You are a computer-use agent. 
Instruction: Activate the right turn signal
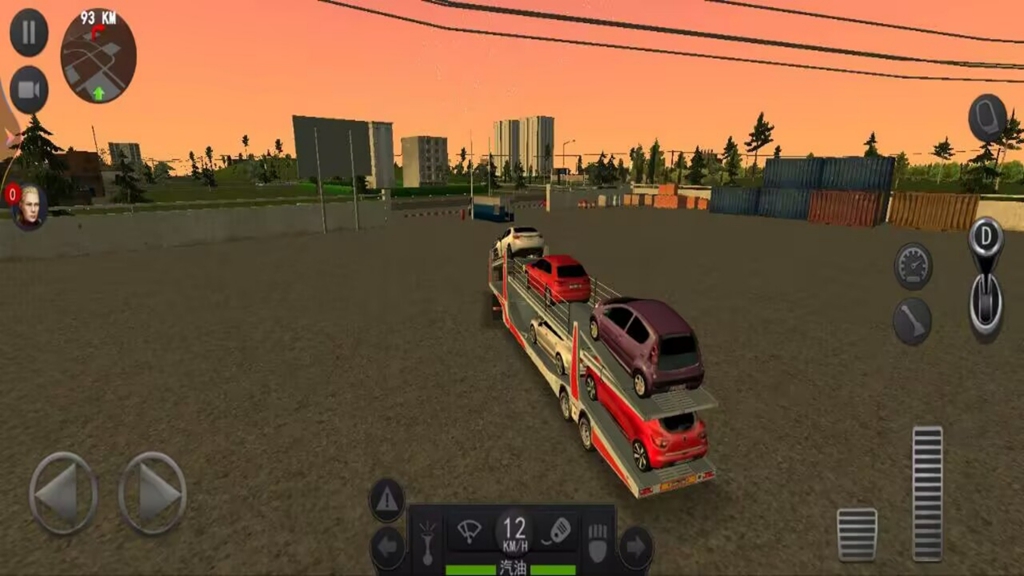[x=635, y=548]
